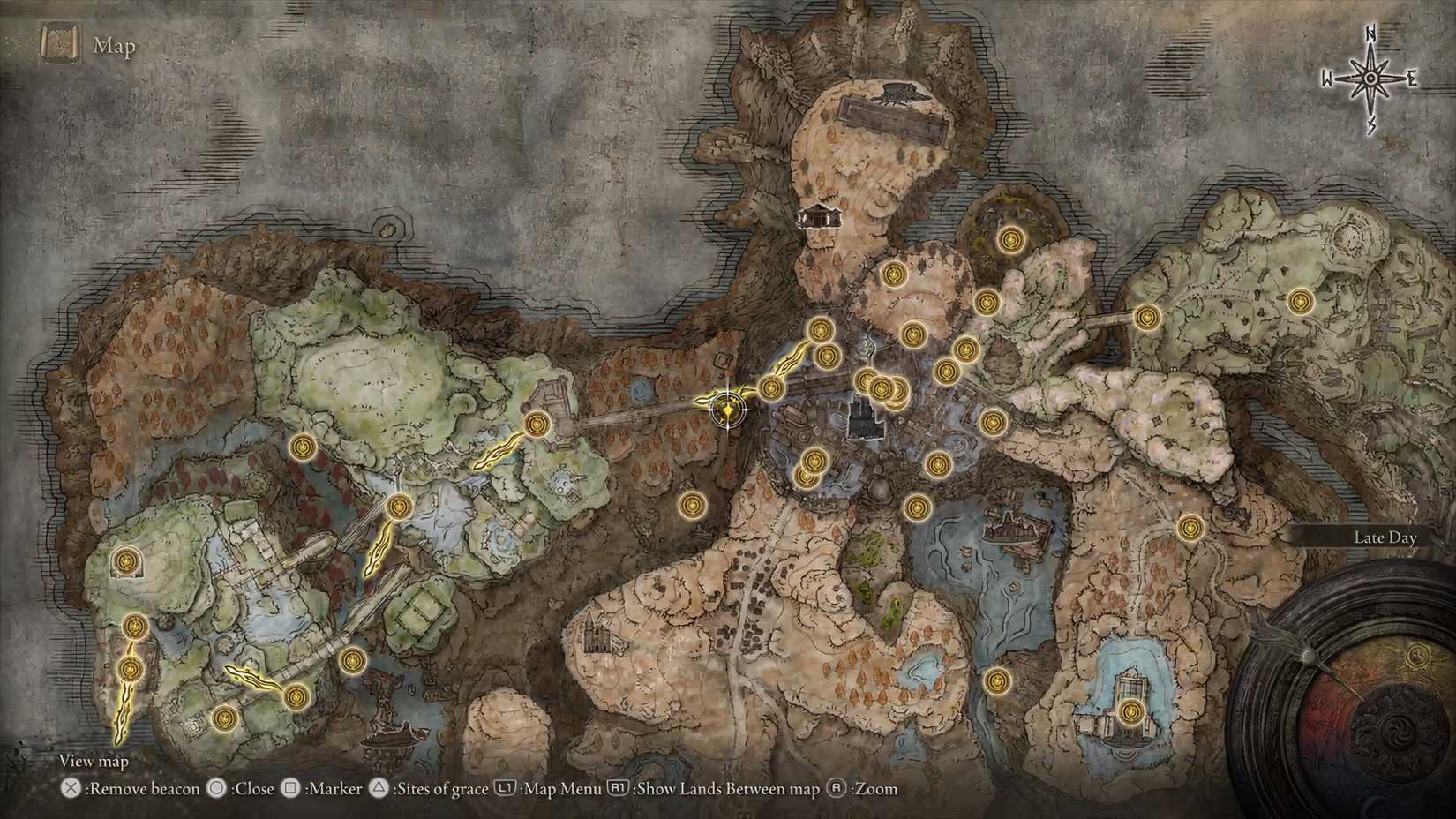Click the dark castle icon near the map center
Screen dimensions: 1456x819
coord(862,417)
